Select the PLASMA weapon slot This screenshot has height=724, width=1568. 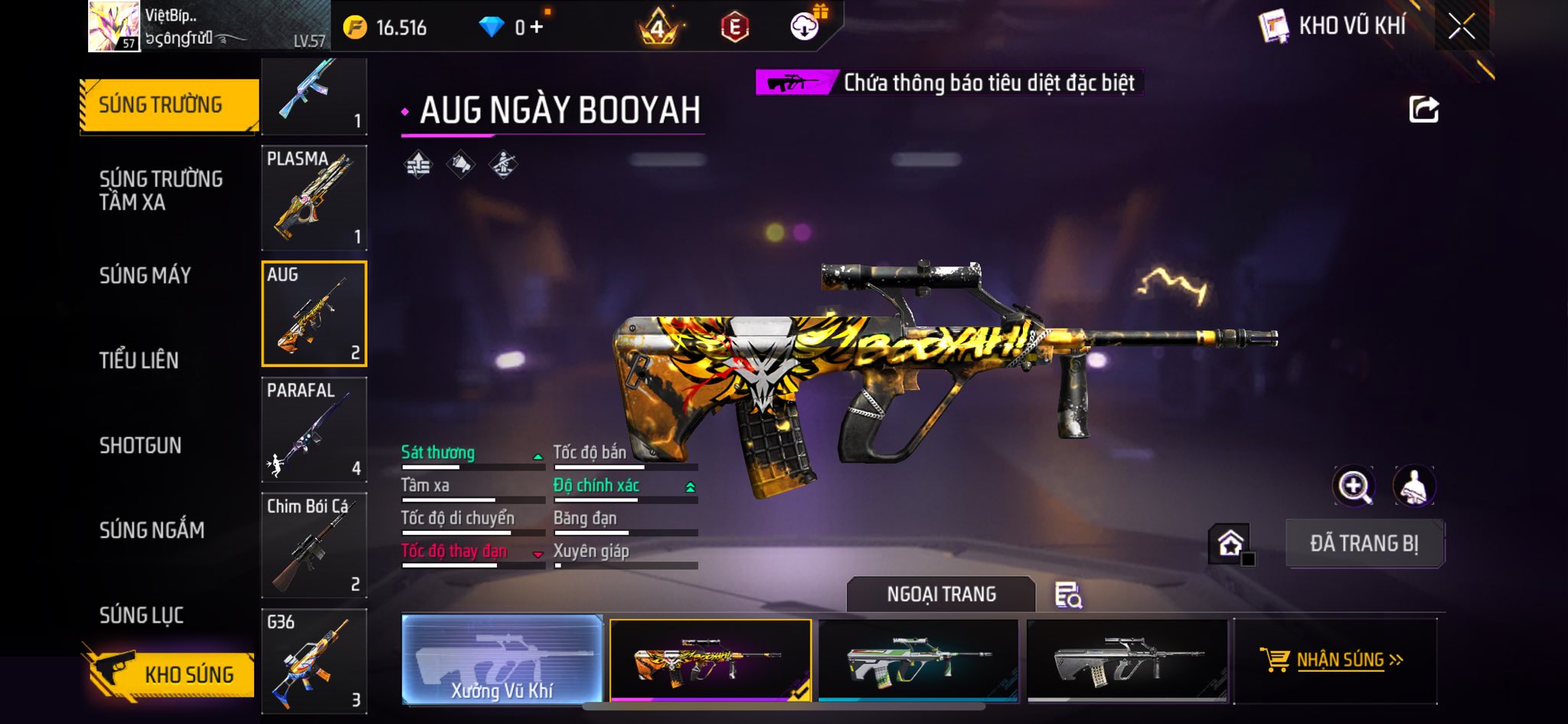(x=314, y=198)
